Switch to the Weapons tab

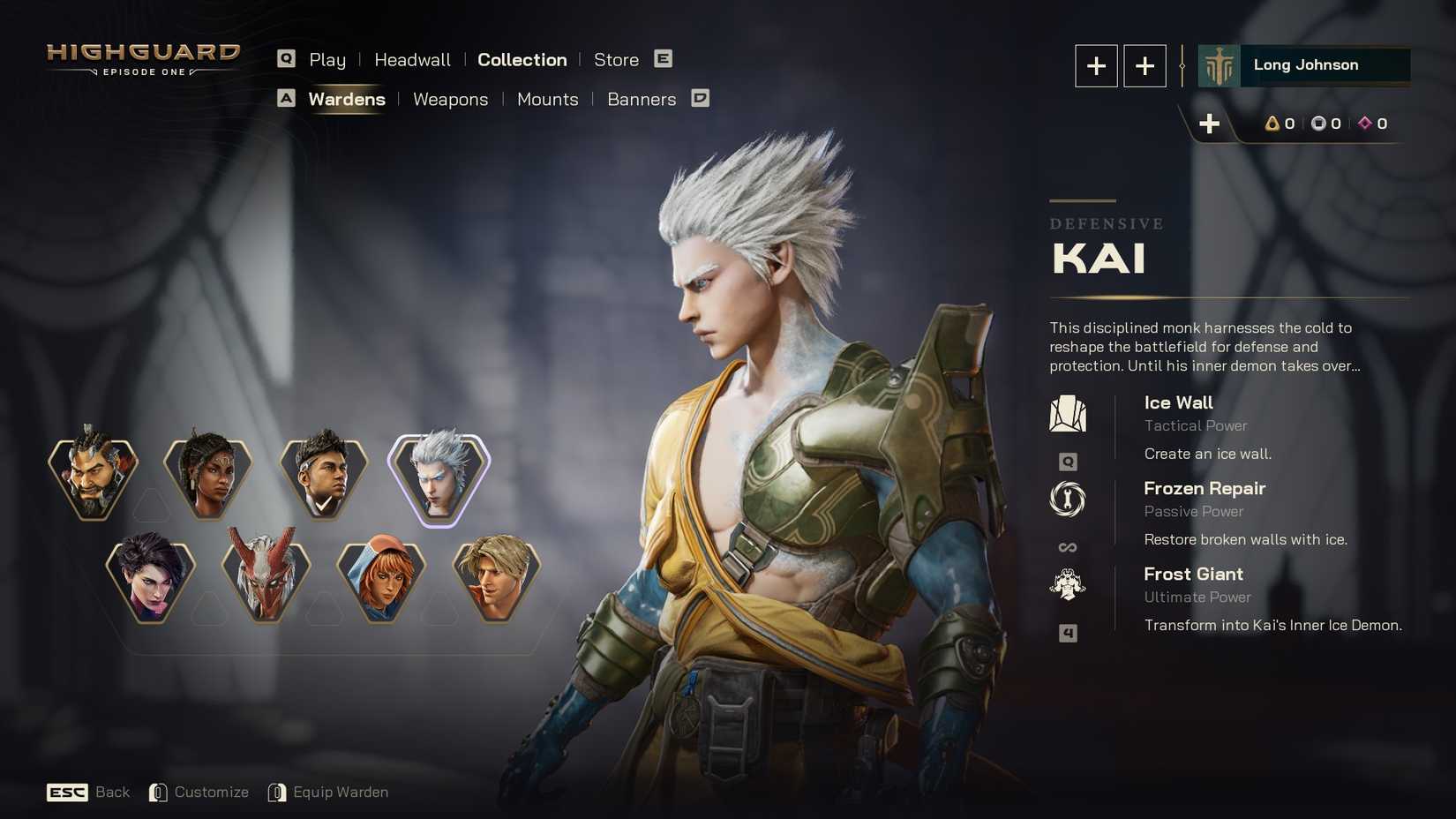pos(450,99)
